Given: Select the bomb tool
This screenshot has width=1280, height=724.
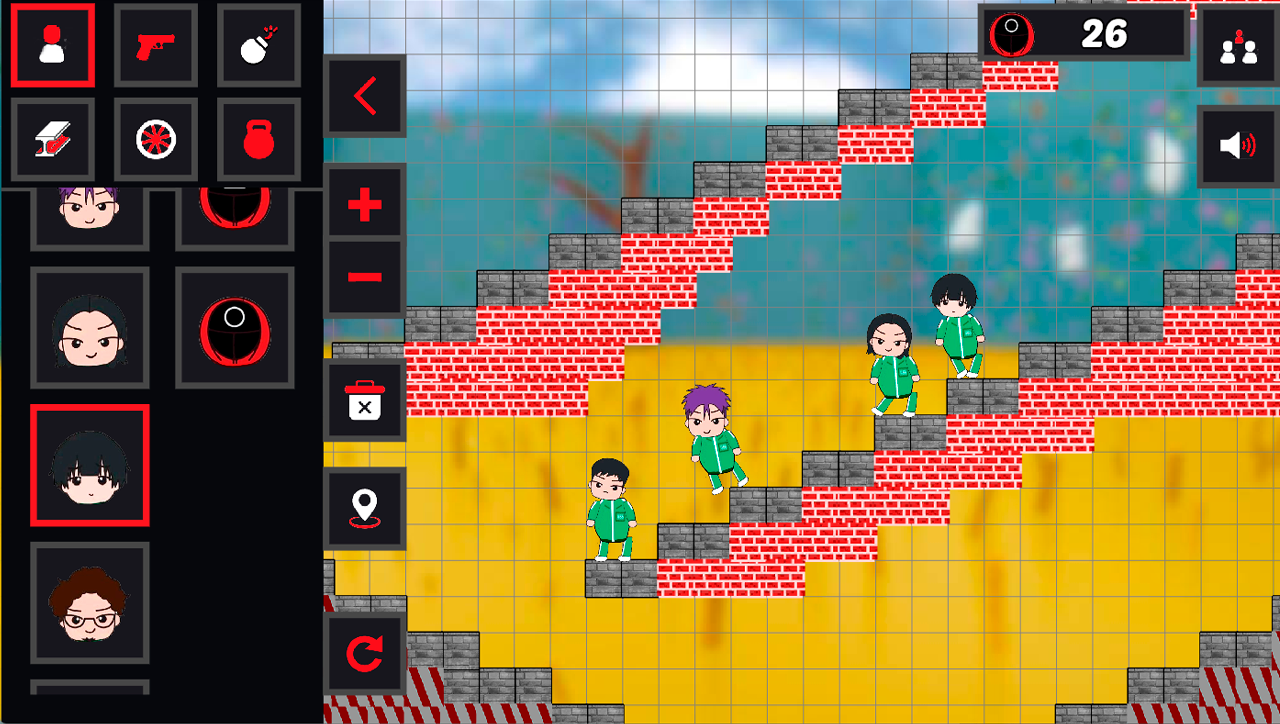Looking at the screenshot, I should pyautogui.click(x=258, y=44).
